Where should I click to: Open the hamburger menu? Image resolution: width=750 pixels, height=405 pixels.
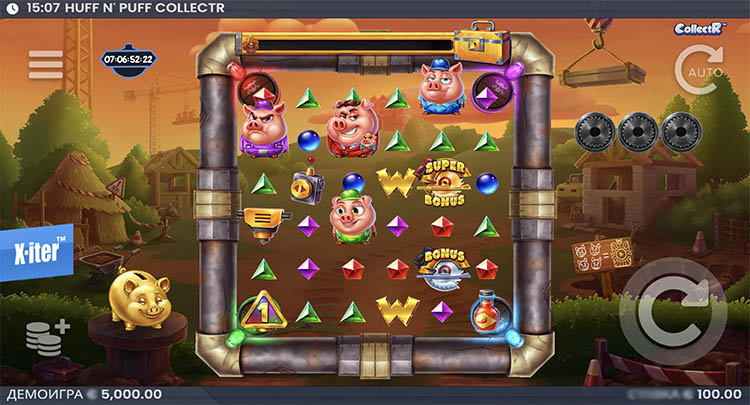46,64
